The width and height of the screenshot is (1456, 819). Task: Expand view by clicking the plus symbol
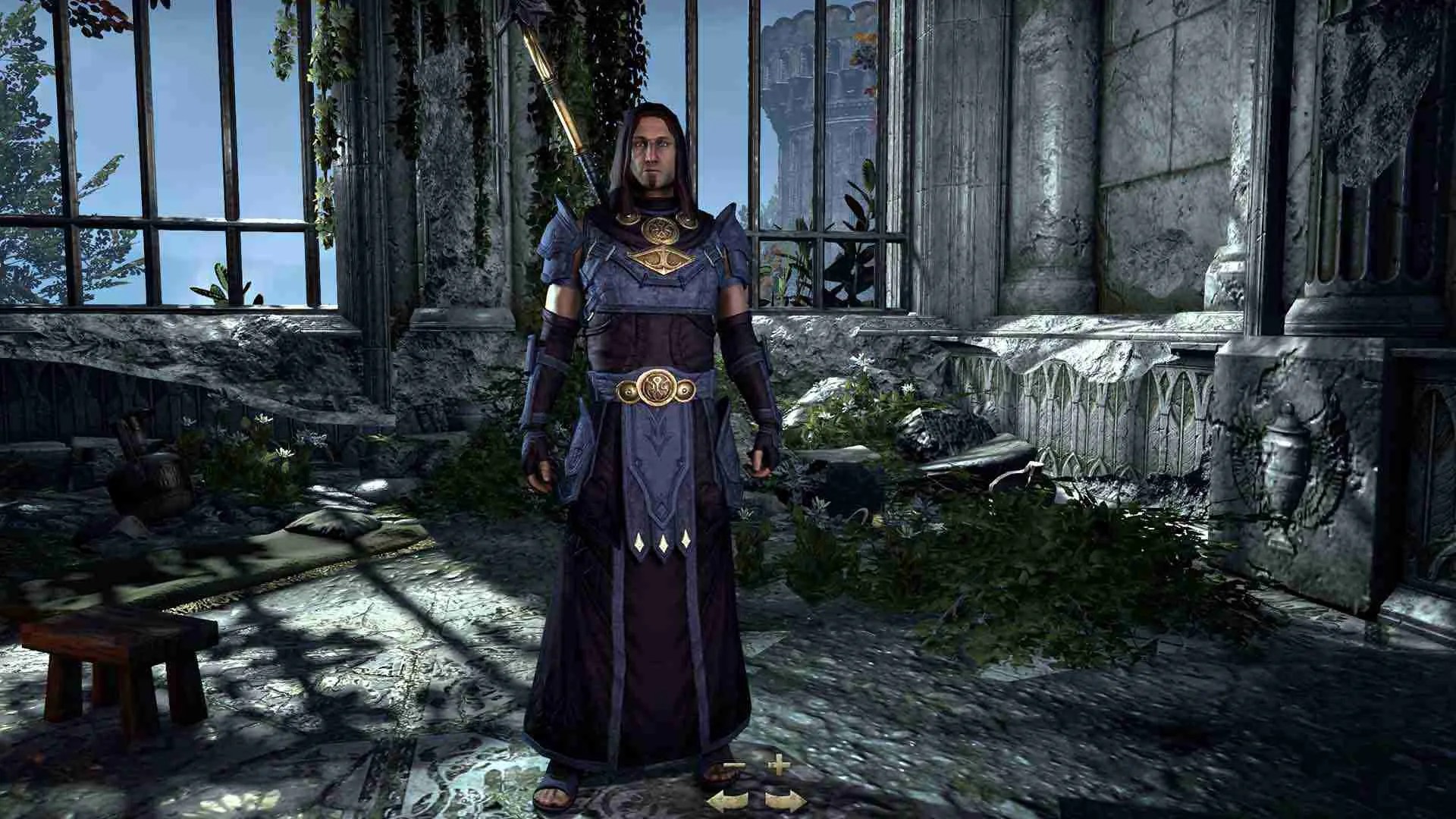(x=780, y=764)
